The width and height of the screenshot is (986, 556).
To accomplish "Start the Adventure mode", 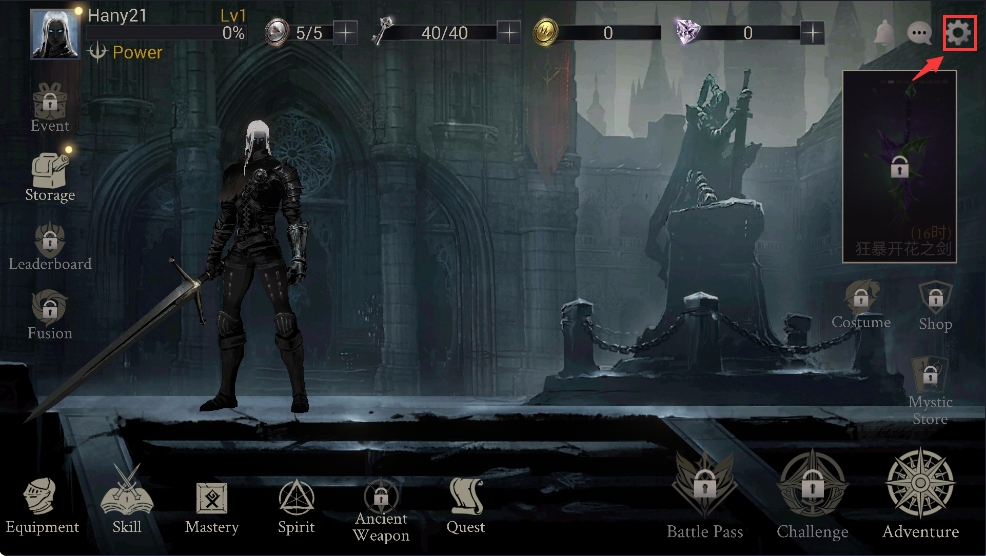I will coord(920,493).
